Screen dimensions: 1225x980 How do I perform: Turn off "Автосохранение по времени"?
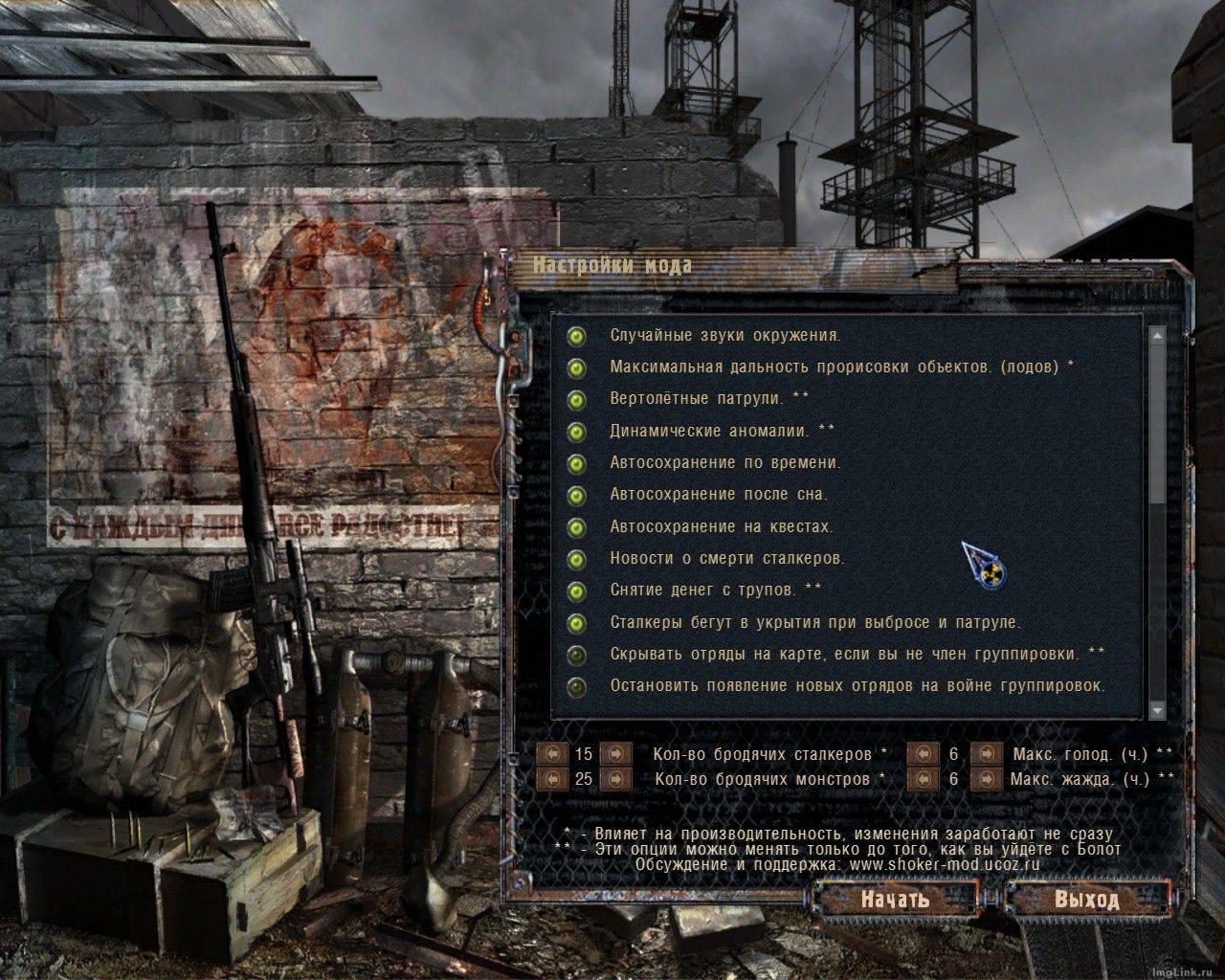[577, 462]
